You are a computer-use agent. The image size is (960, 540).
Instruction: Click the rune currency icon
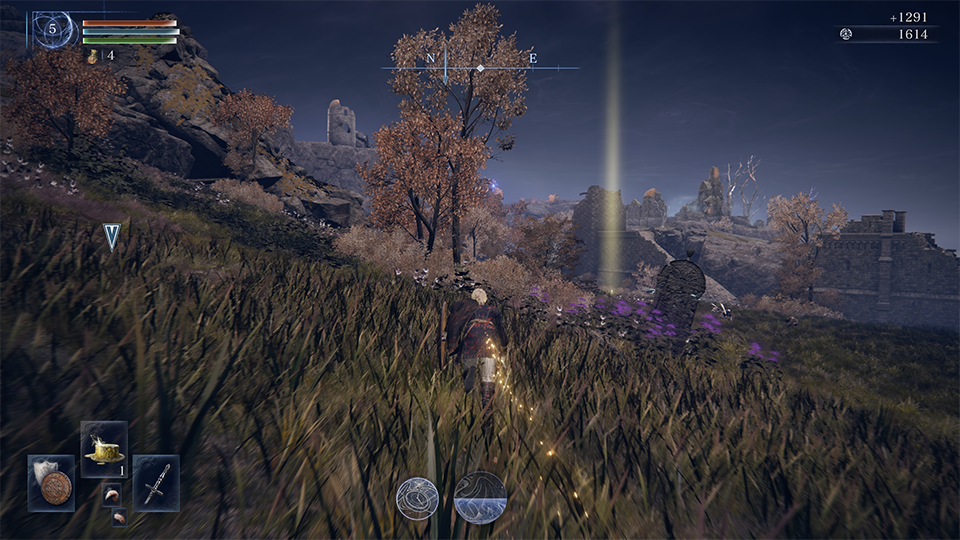pos(846,34)
